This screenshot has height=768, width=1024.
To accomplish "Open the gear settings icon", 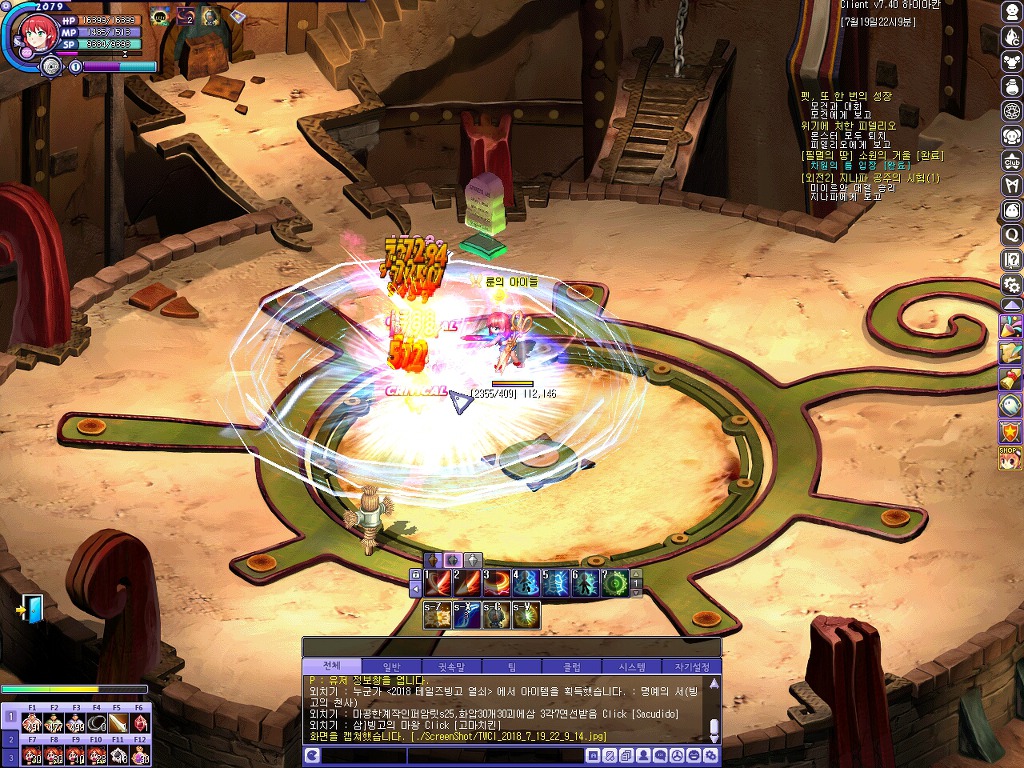I will (x=1012, y=284).
